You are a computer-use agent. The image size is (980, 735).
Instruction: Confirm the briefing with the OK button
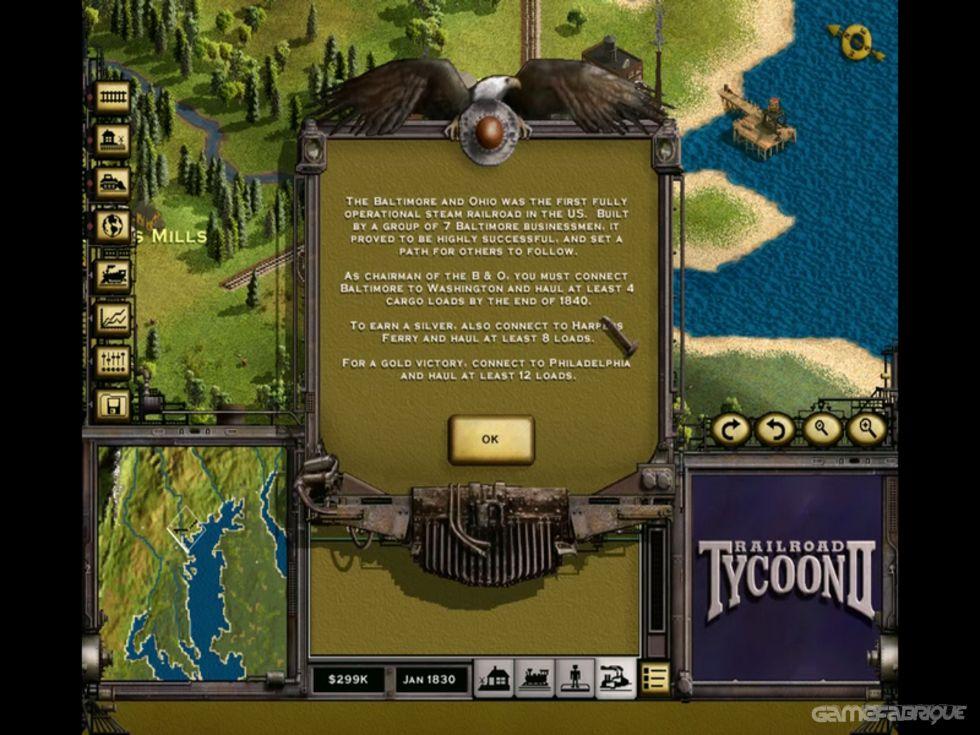point(490,439)
